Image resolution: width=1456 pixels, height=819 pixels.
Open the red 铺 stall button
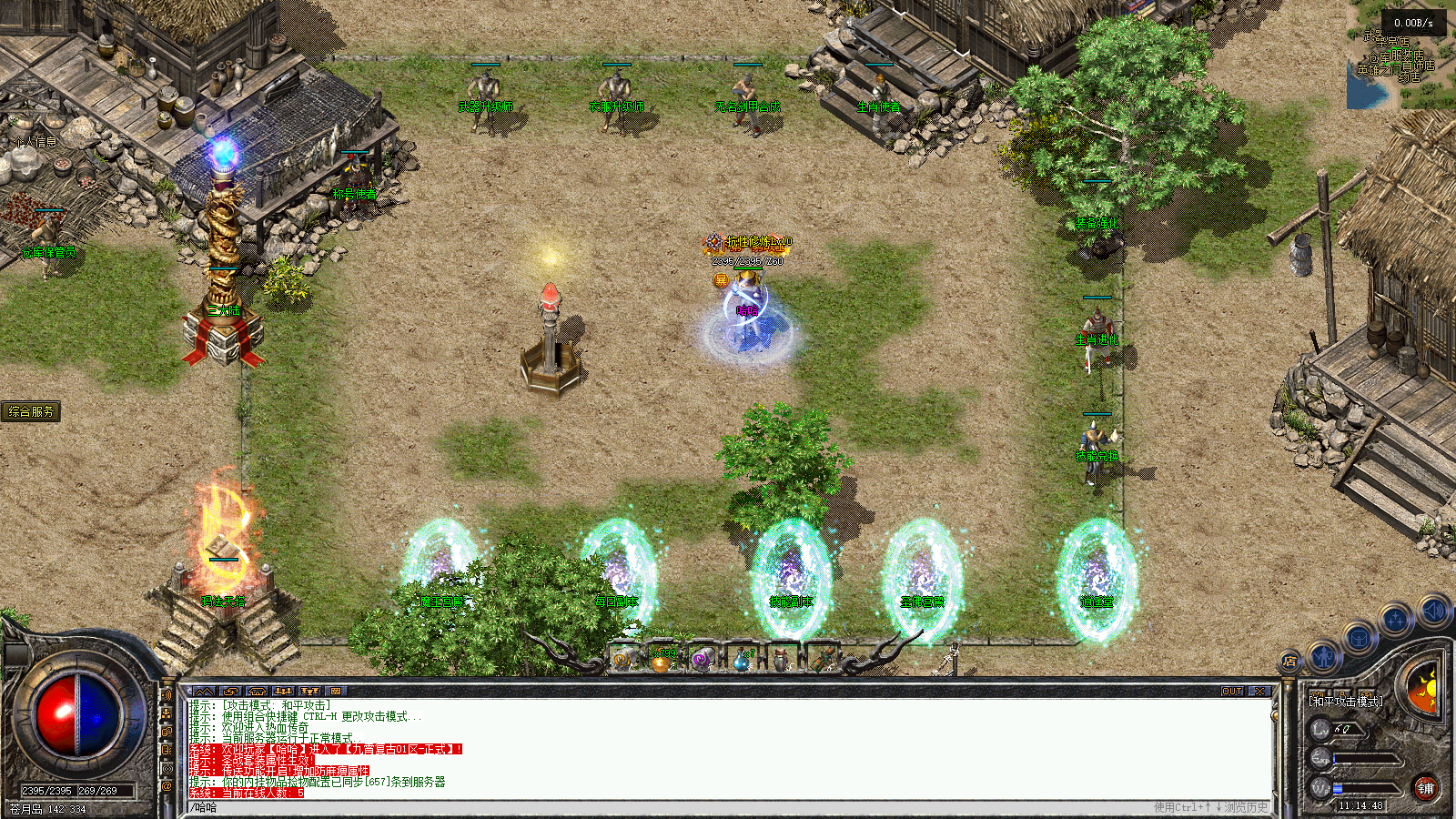(1425, 788)
